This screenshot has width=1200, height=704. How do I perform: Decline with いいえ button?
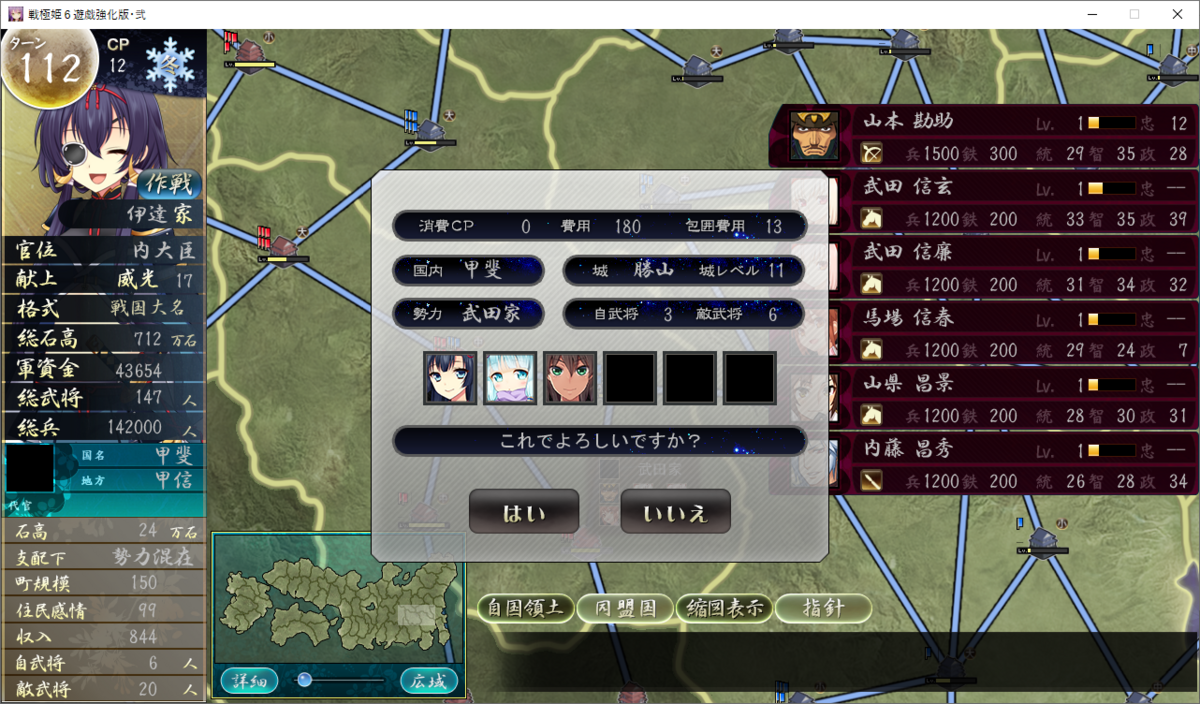click(675, 513)
